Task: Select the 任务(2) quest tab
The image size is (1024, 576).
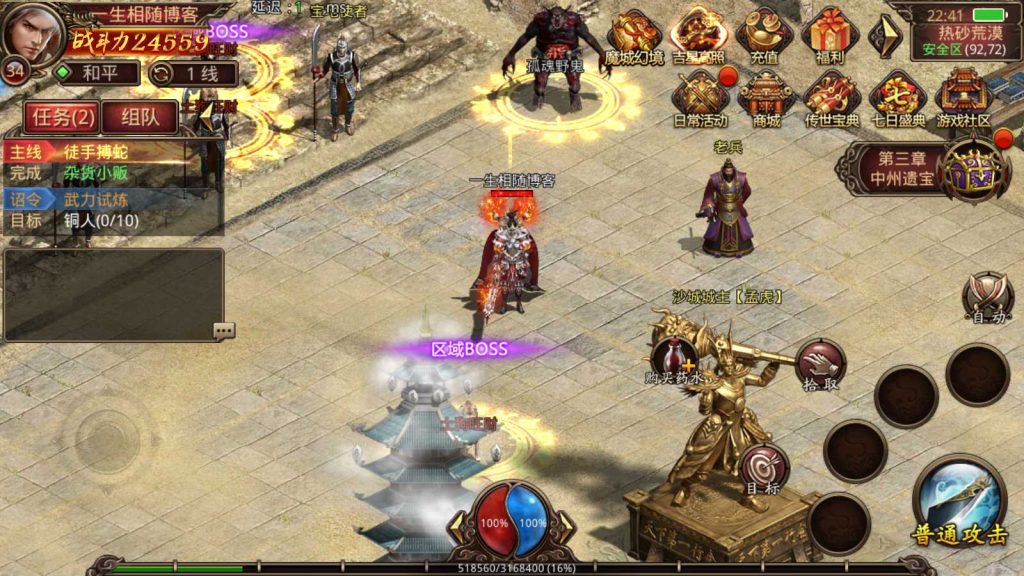Action: pyautogui.click(x=62, y=117)
